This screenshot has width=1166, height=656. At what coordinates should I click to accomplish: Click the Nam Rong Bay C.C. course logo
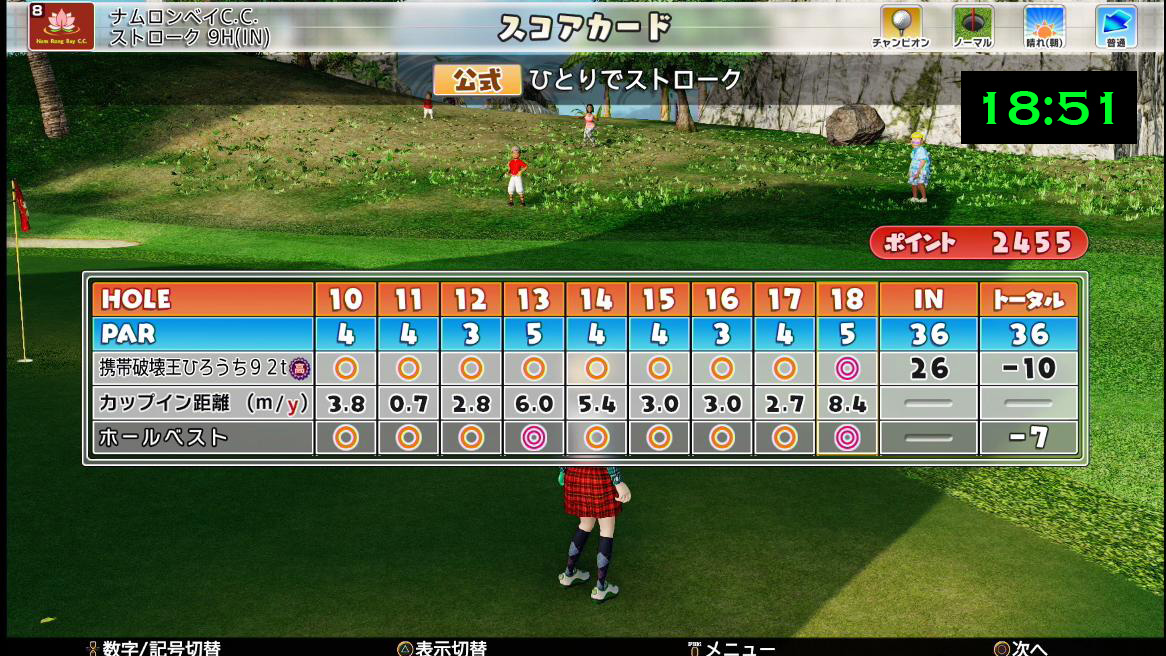point(62,26)
